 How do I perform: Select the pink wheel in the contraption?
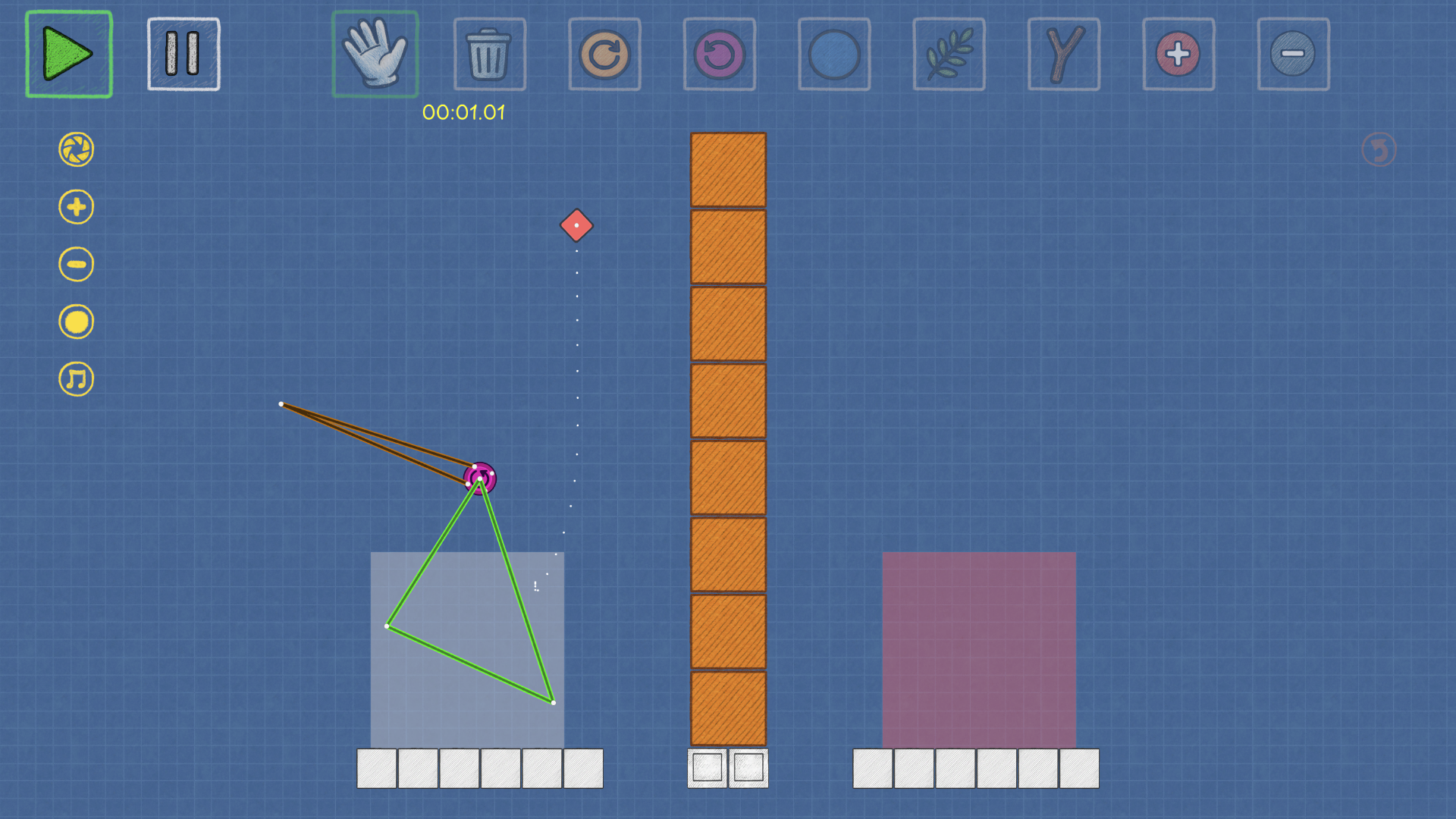pos(480,477)
